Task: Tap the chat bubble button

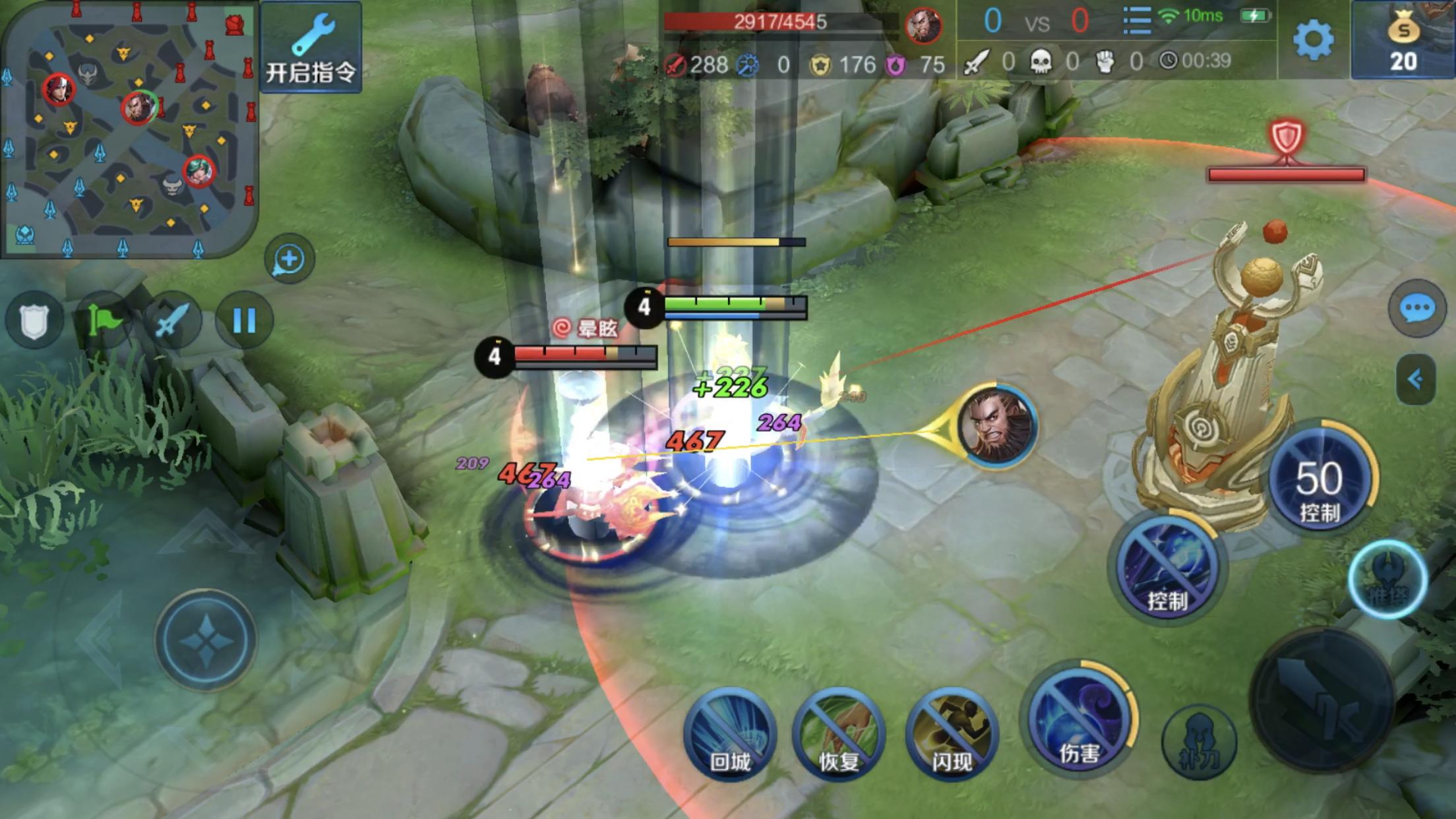Action: [x=1416, y=309]
